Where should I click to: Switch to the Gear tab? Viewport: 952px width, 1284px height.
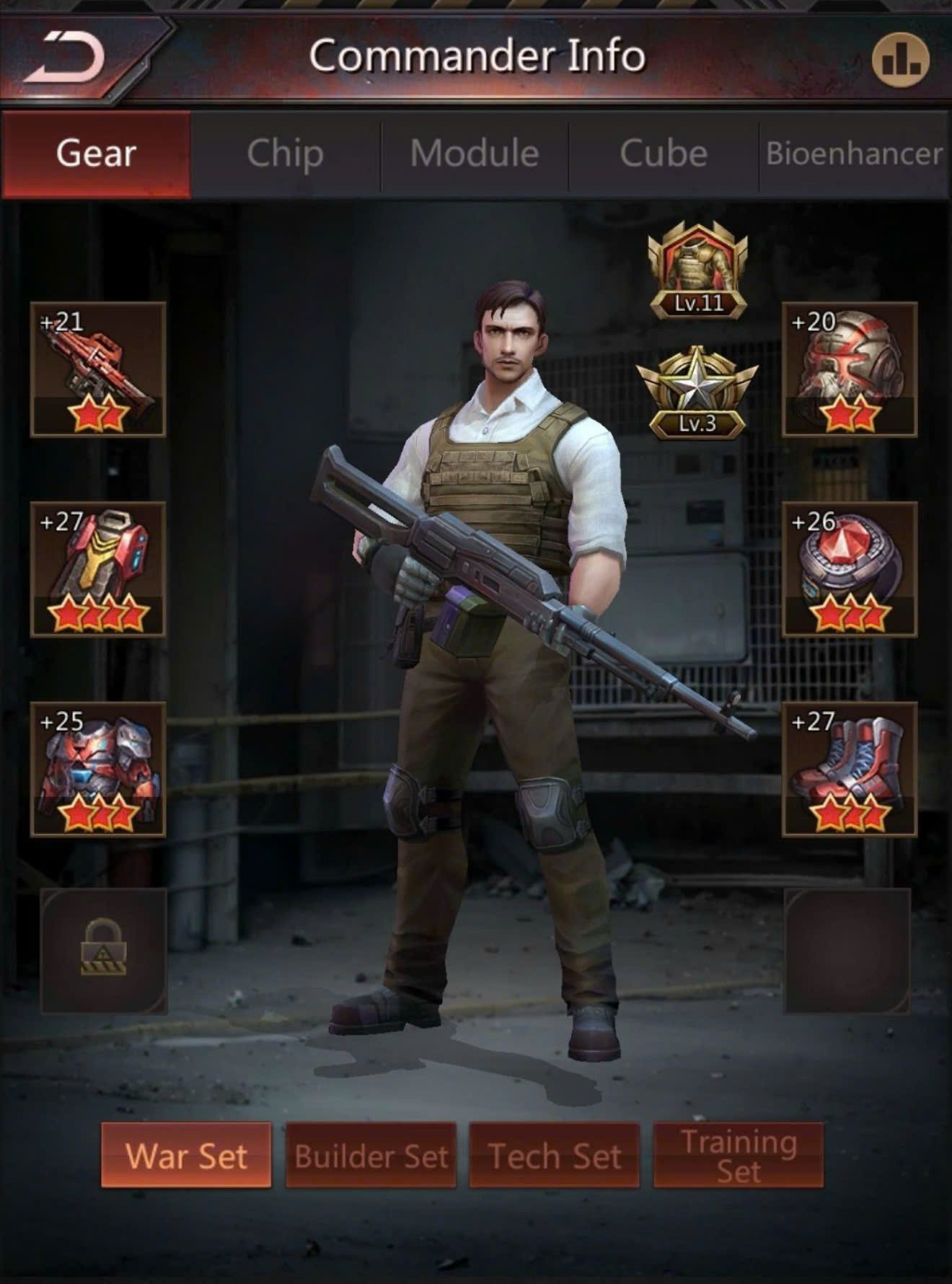coord(97,154)
